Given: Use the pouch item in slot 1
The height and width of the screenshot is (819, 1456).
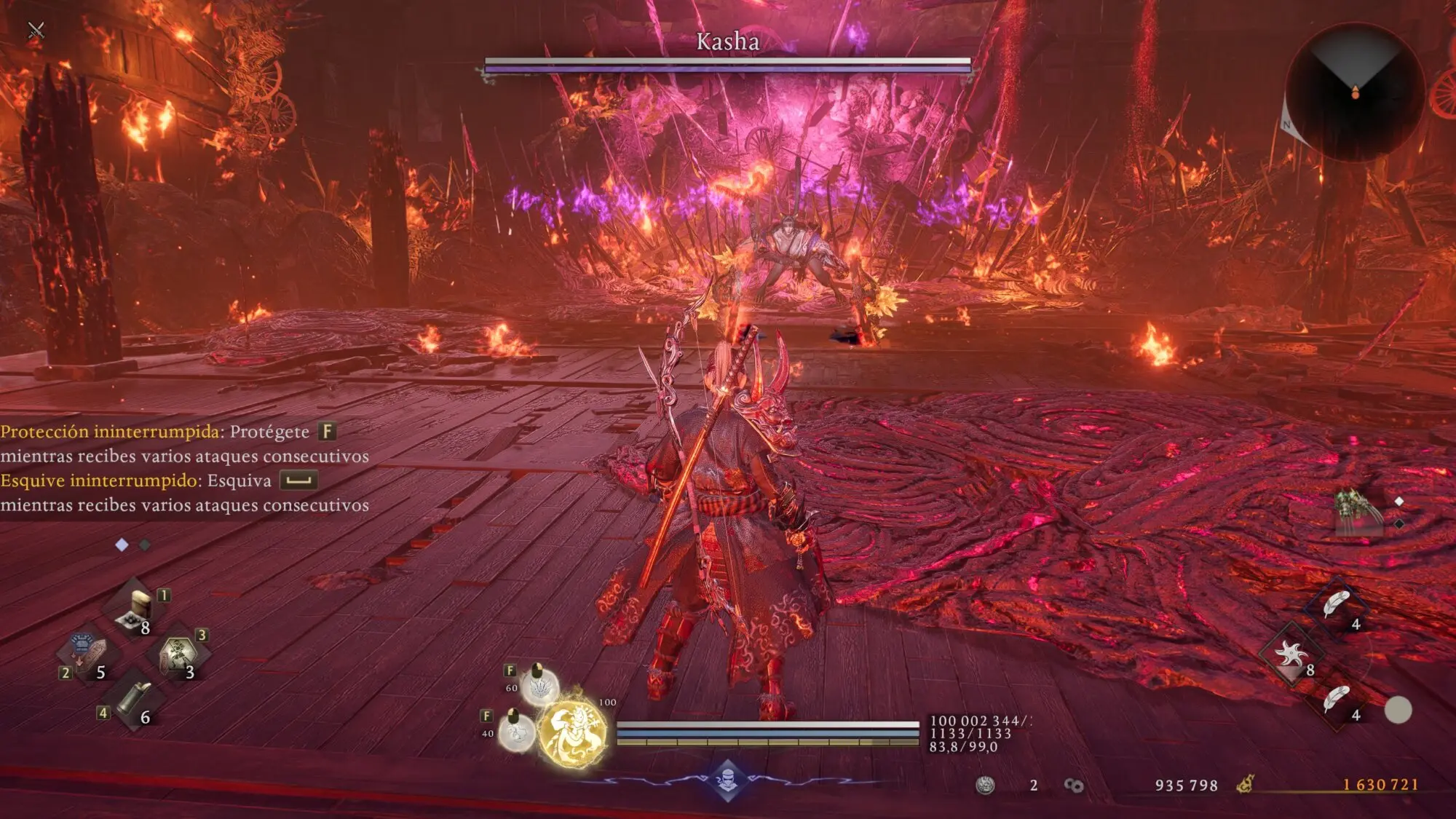Looking at the screenshot, I should coord(136,609).
